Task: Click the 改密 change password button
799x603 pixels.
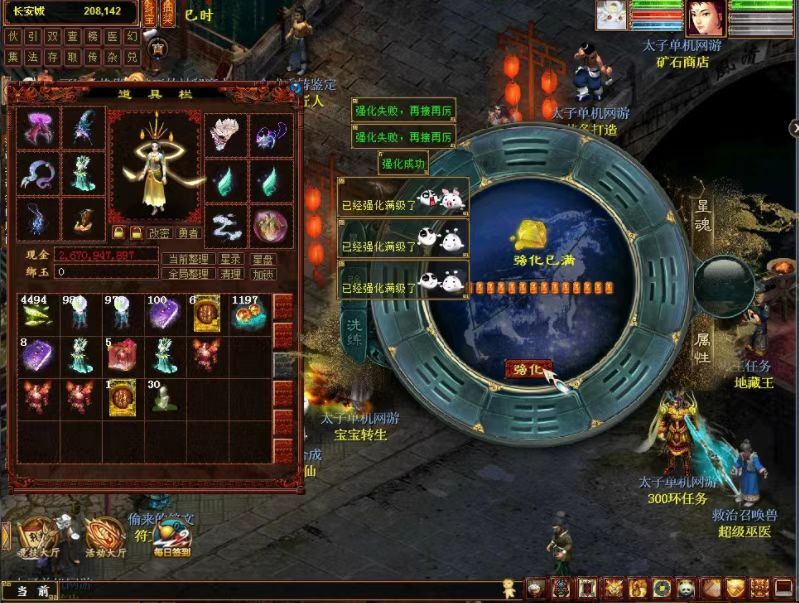Action: pos(160,232)
